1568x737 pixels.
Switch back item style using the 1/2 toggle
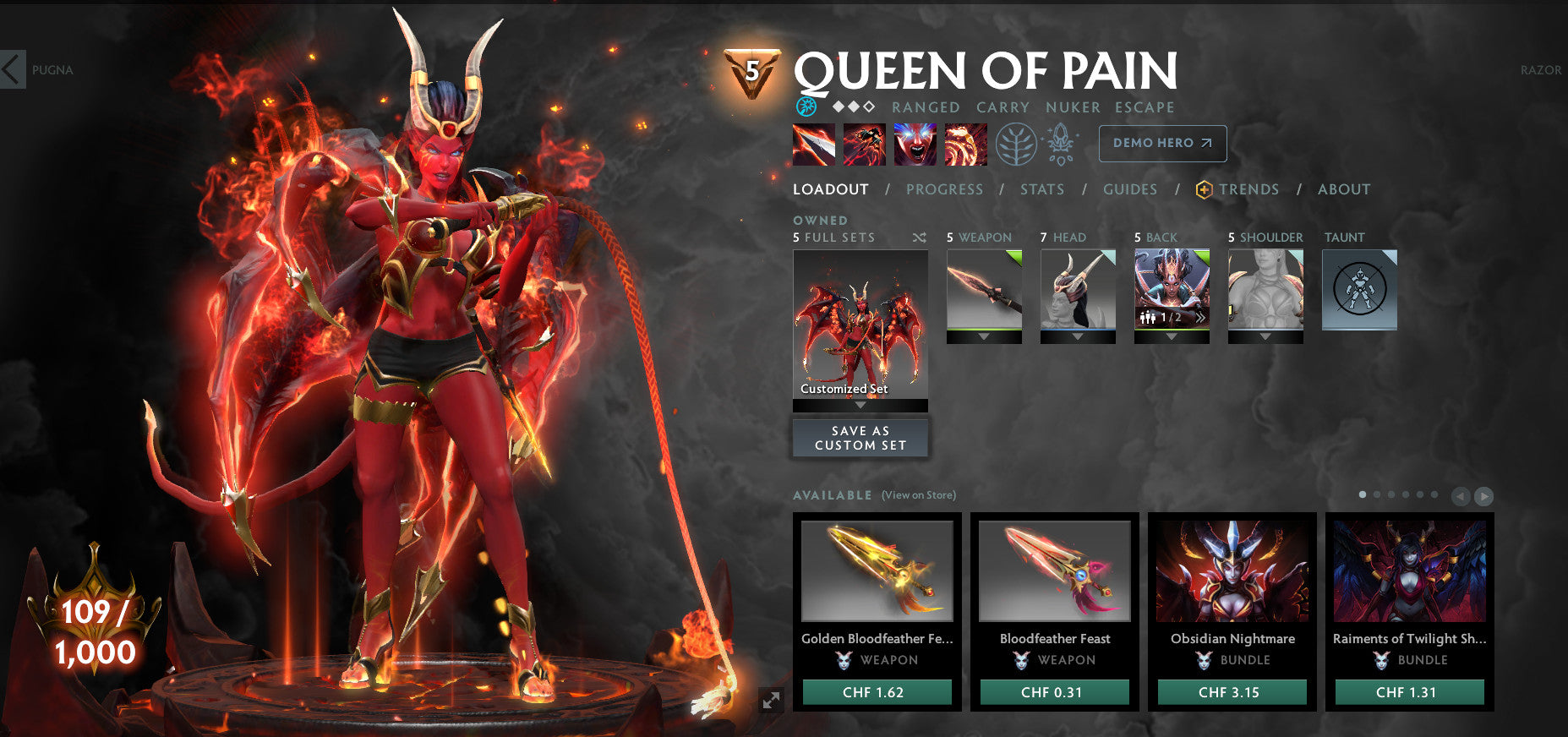[1172, 317]
